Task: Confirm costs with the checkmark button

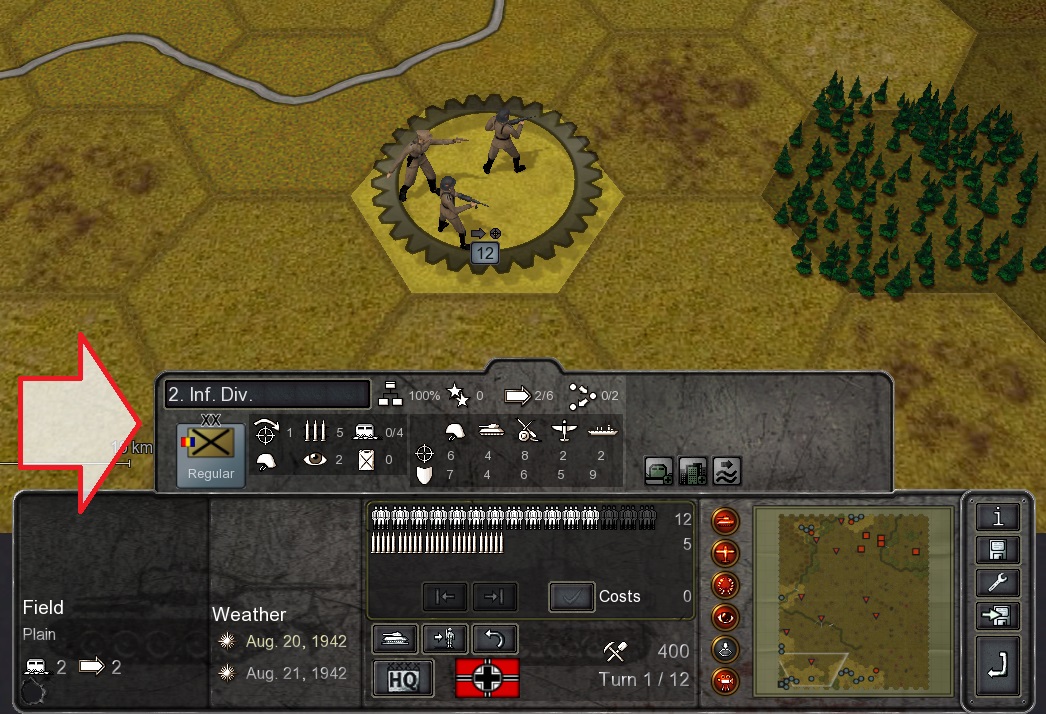Action: [x=571, y=597]
